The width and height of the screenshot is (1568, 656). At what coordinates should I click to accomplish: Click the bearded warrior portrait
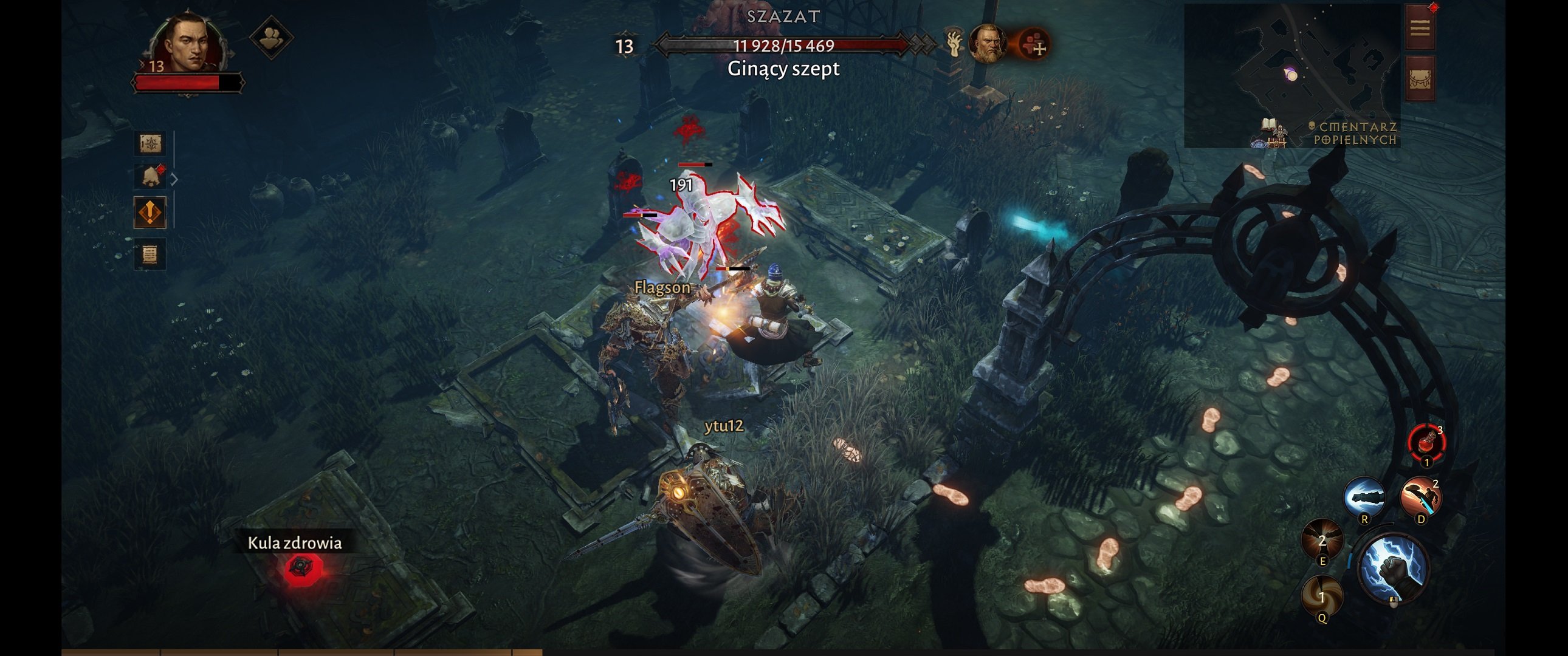[987, 44]
